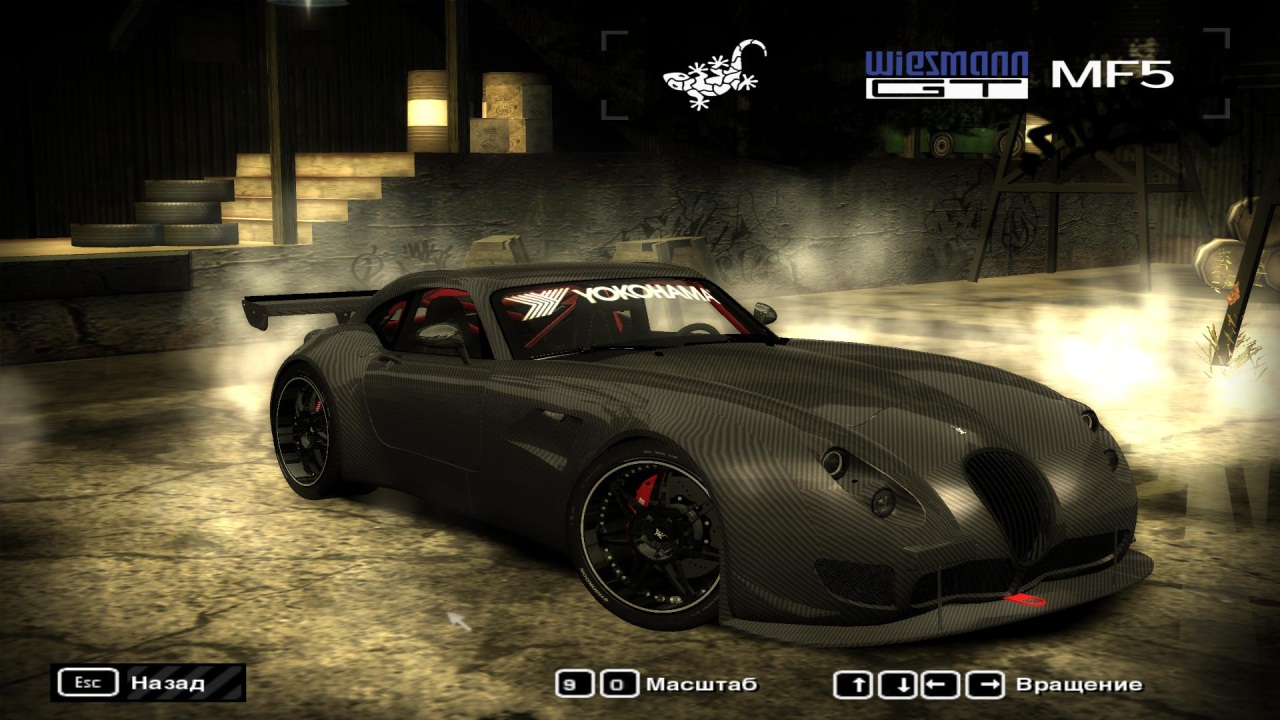Go back with the Назад button
Image resolution: width=1280 pixels, height=720 pixels.
(x=148, y=683)
